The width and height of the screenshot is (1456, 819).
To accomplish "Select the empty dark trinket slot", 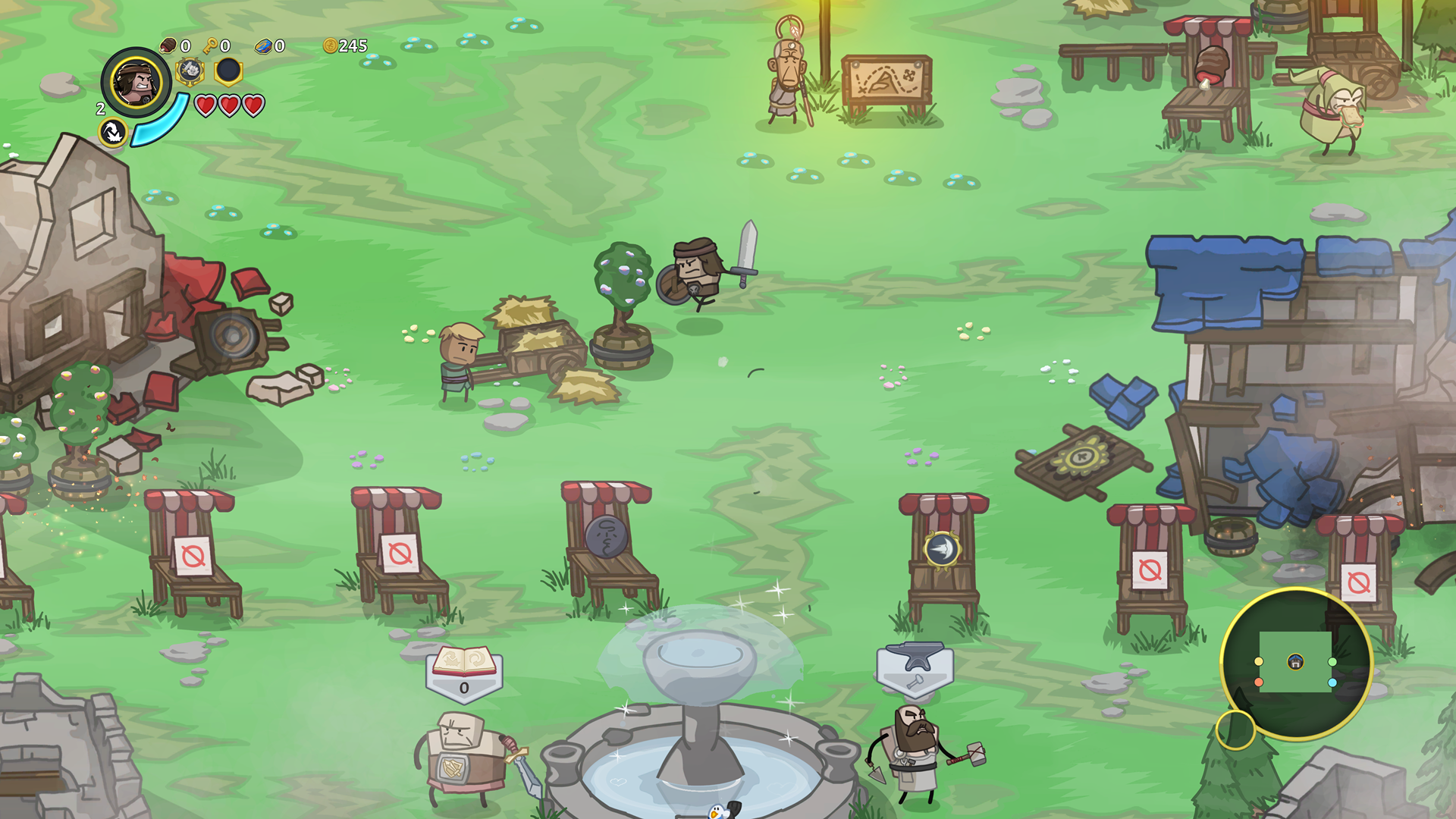I will (x=228, y=71).
